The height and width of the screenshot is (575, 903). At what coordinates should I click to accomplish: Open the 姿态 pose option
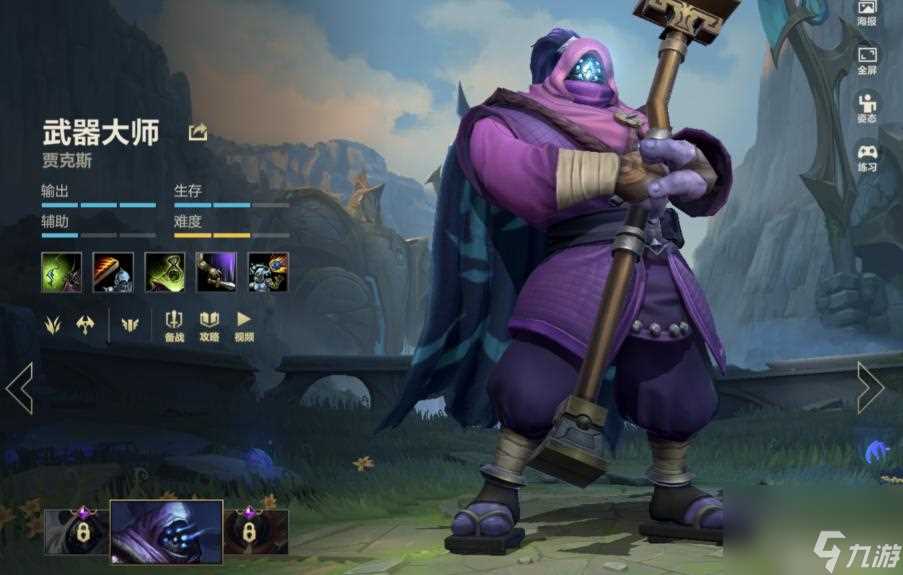pos(866,106)
